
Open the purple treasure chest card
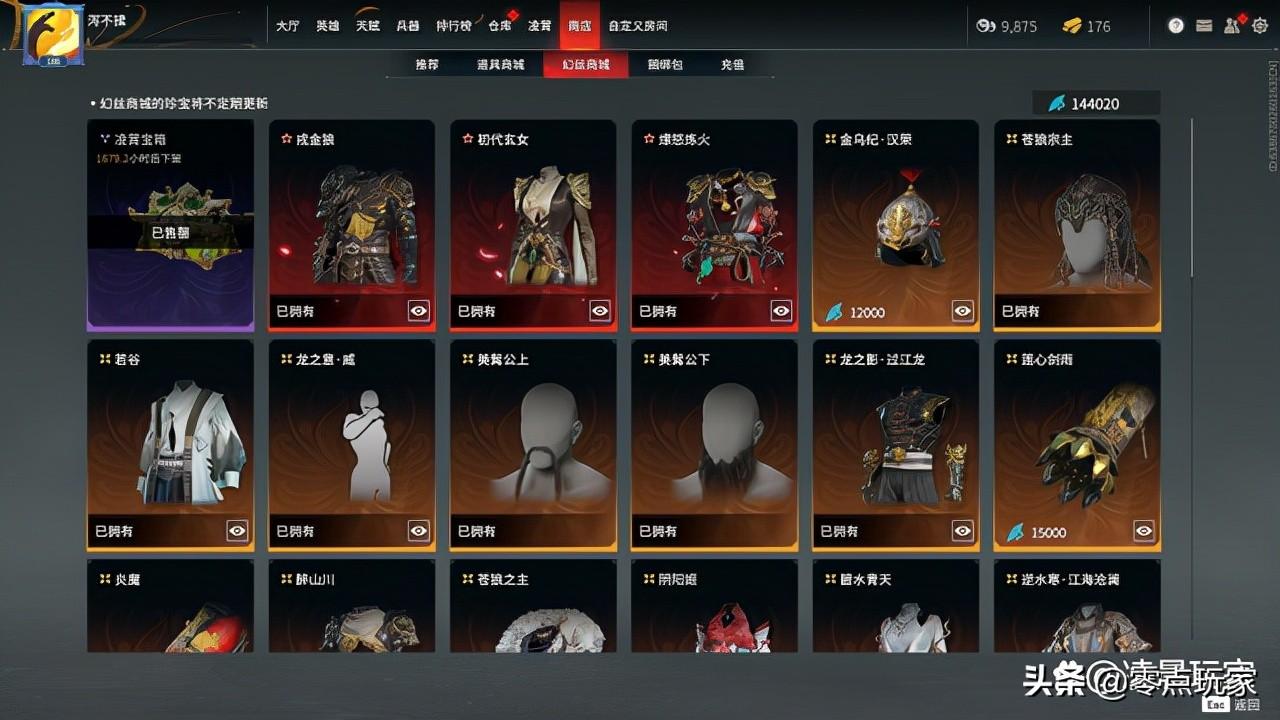(x=170, y=225)
